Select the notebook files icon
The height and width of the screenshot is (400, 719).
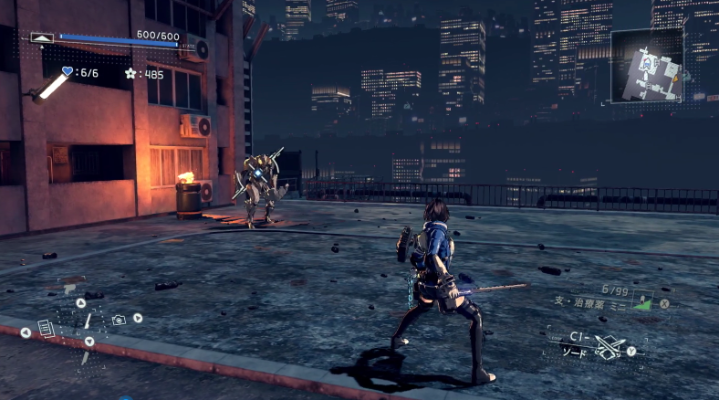[x=45, y=327]
